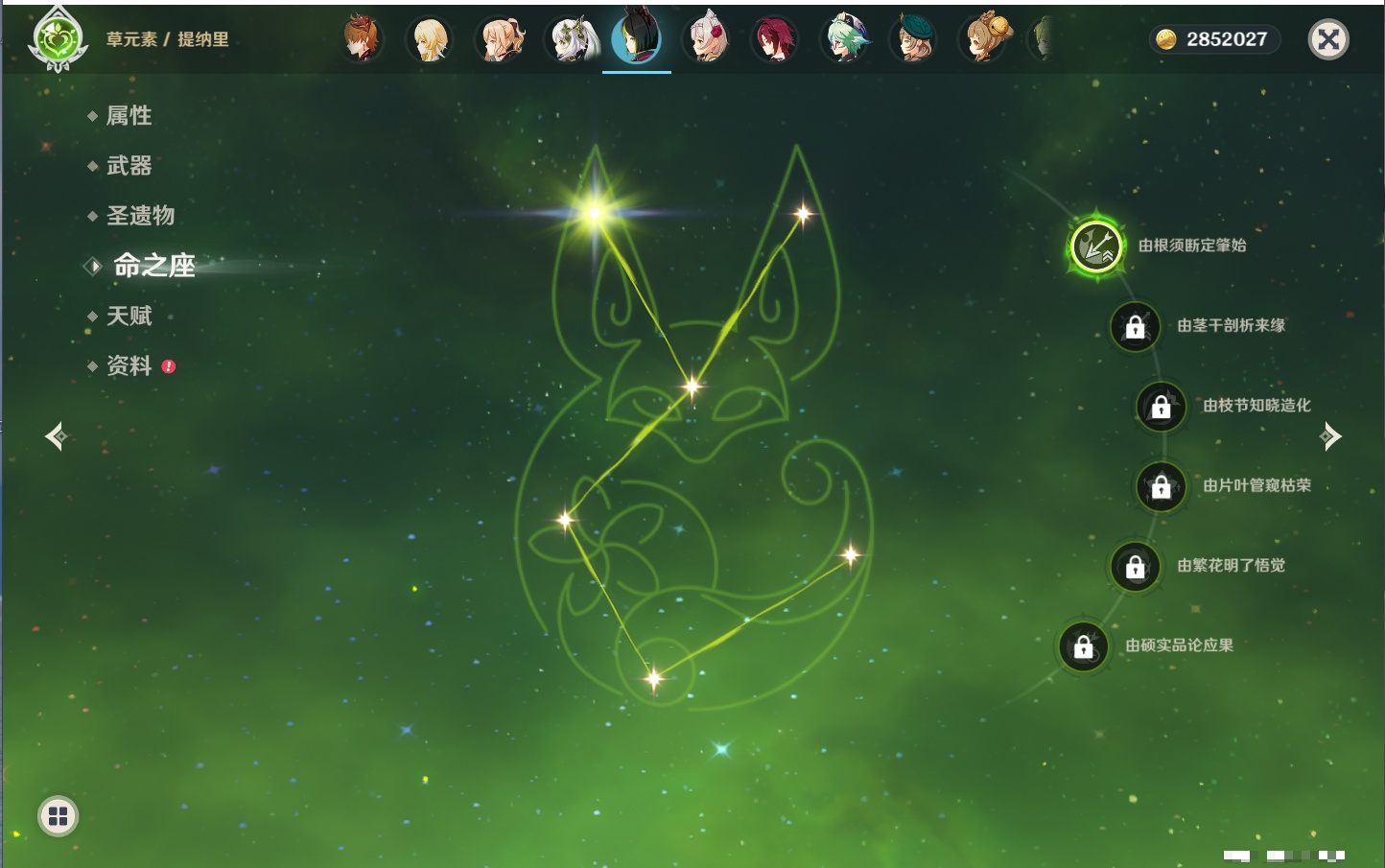Select the locked constellation 由枝节知晓造化
Viewport: 1385px width, 868px height.
[1161, 407]
